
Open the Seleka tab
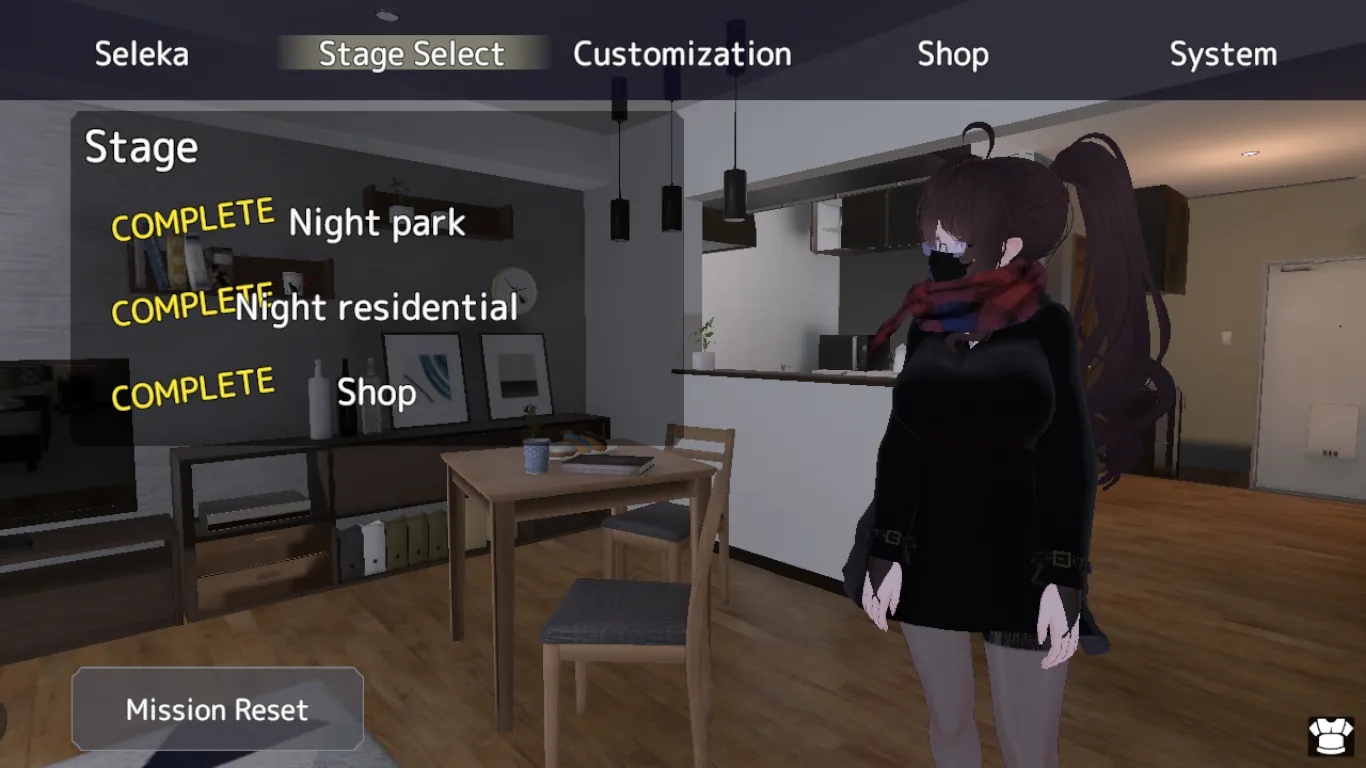tap(141, 54)
